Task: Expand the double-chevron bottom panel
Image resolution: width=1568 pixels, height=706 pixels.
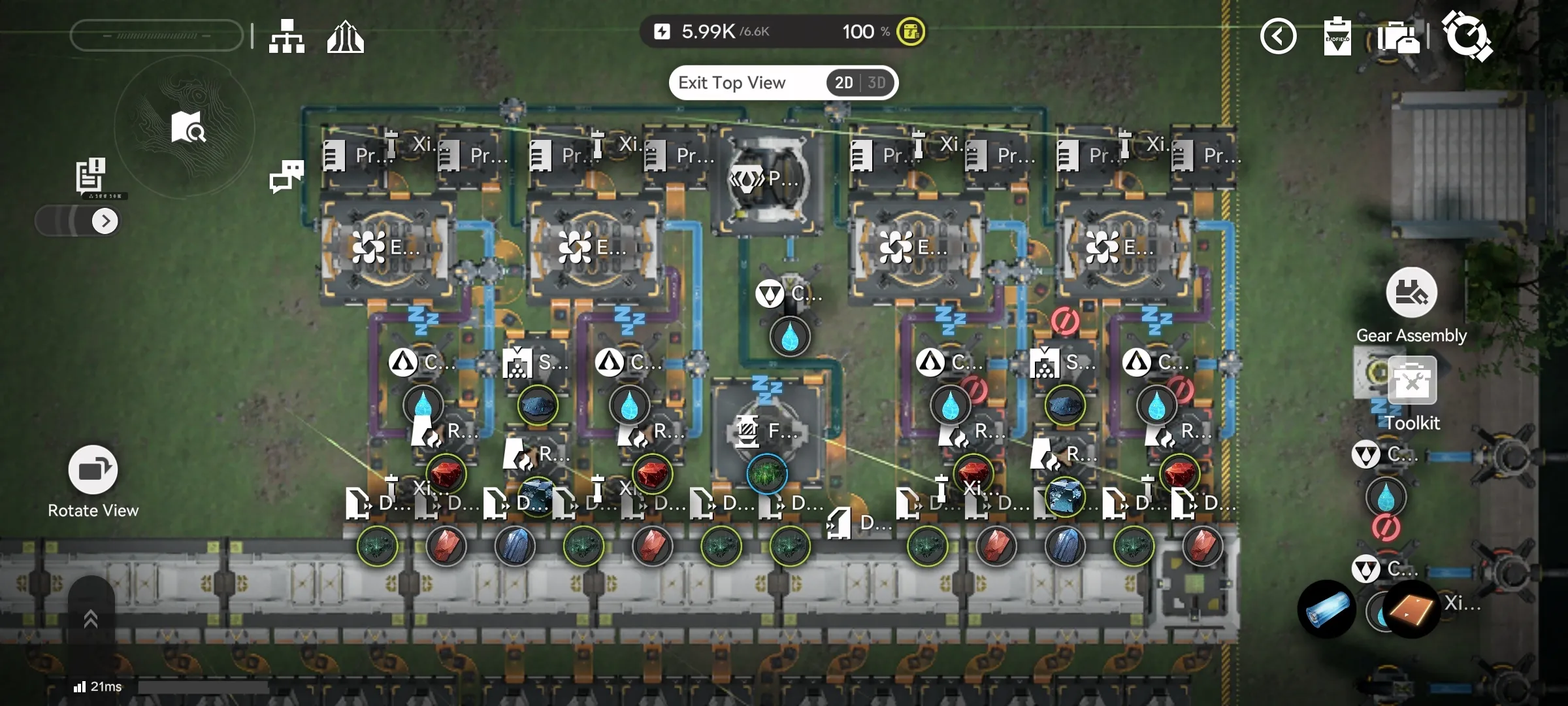Action: coord(91,618)
